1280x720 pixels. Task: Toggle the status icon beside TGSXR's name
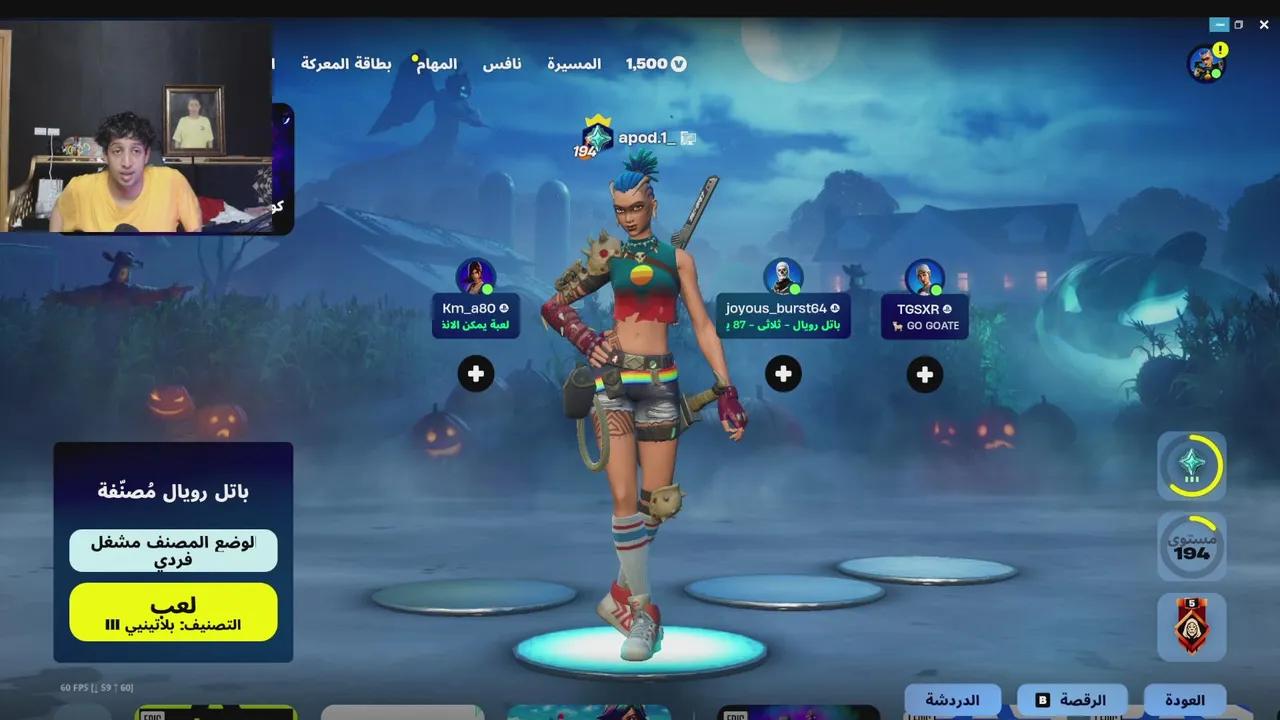pyautogui.click(x=946, y=308)
